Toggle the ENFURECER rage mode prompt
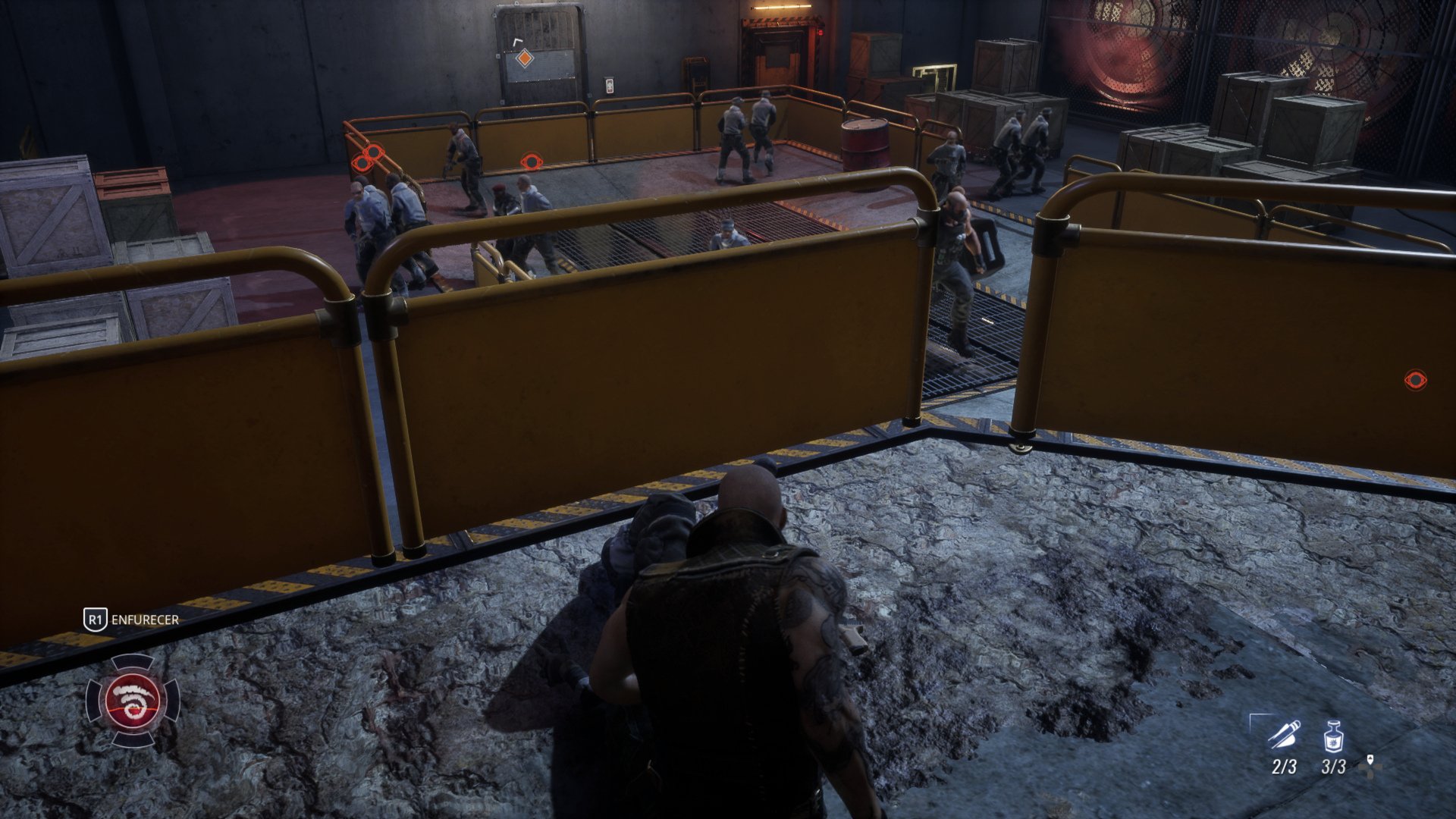 (x=144, y=619)
